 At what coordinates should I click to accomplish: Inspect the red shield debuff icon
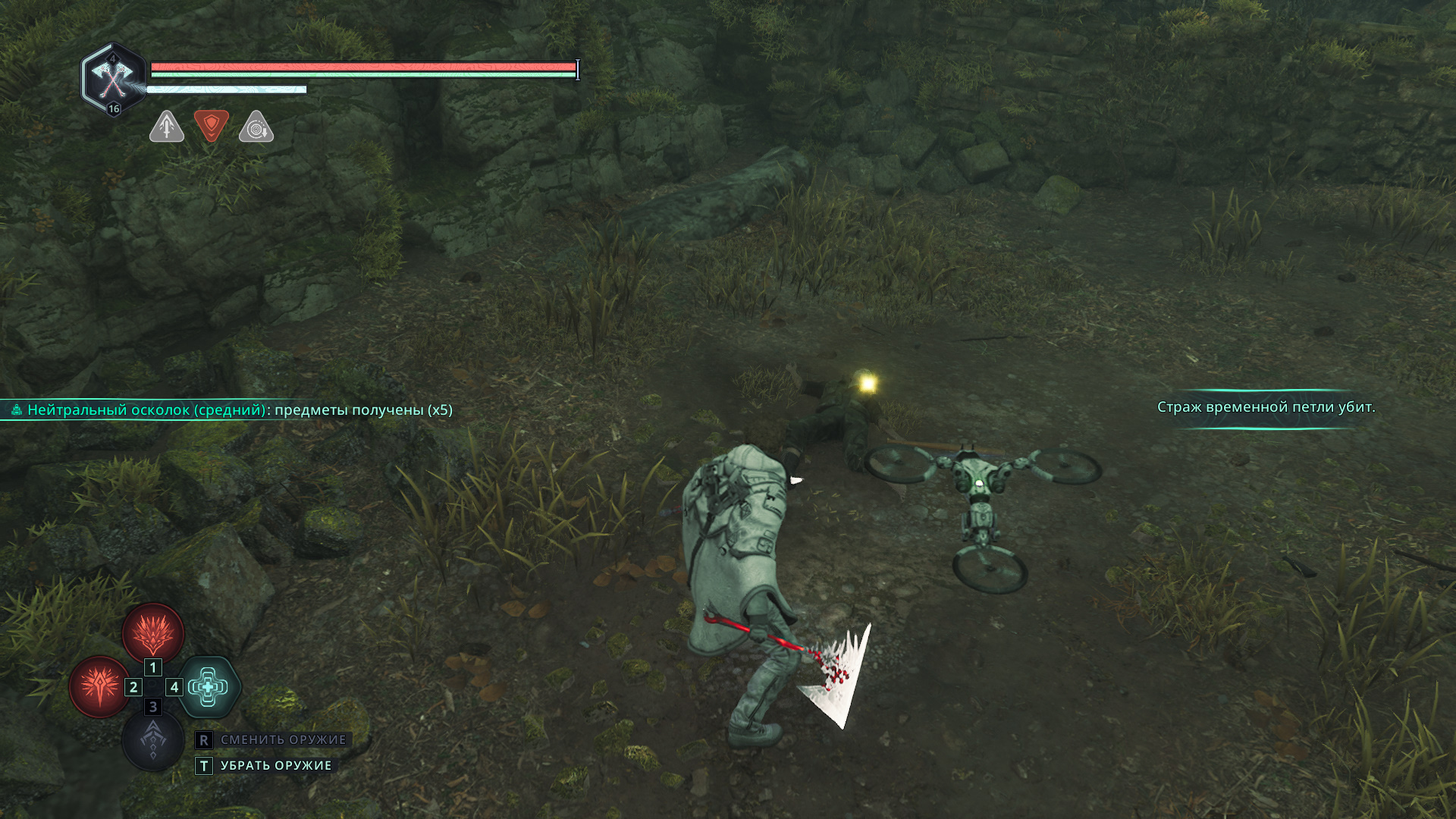[212, 125]
